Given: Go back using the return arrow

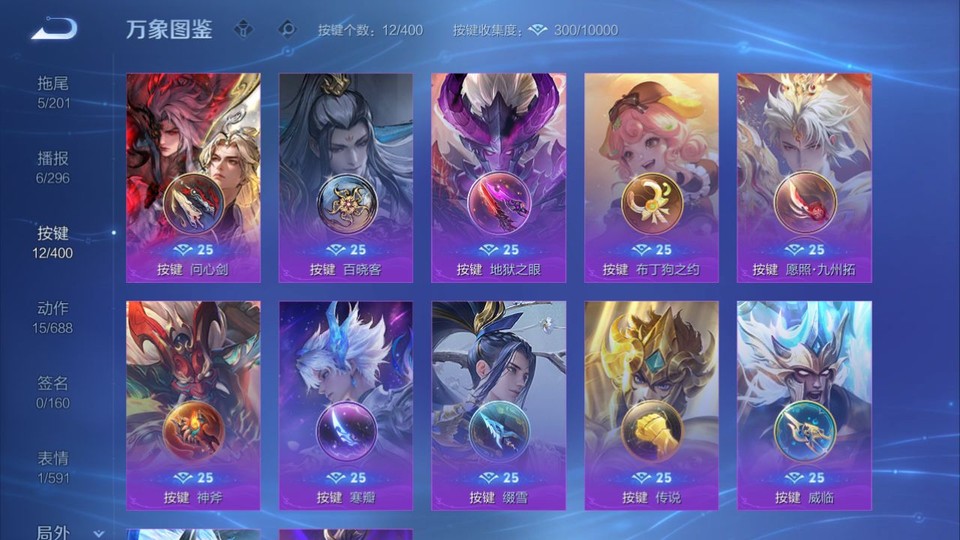Looking at the screenshot, I should [54, 29].
